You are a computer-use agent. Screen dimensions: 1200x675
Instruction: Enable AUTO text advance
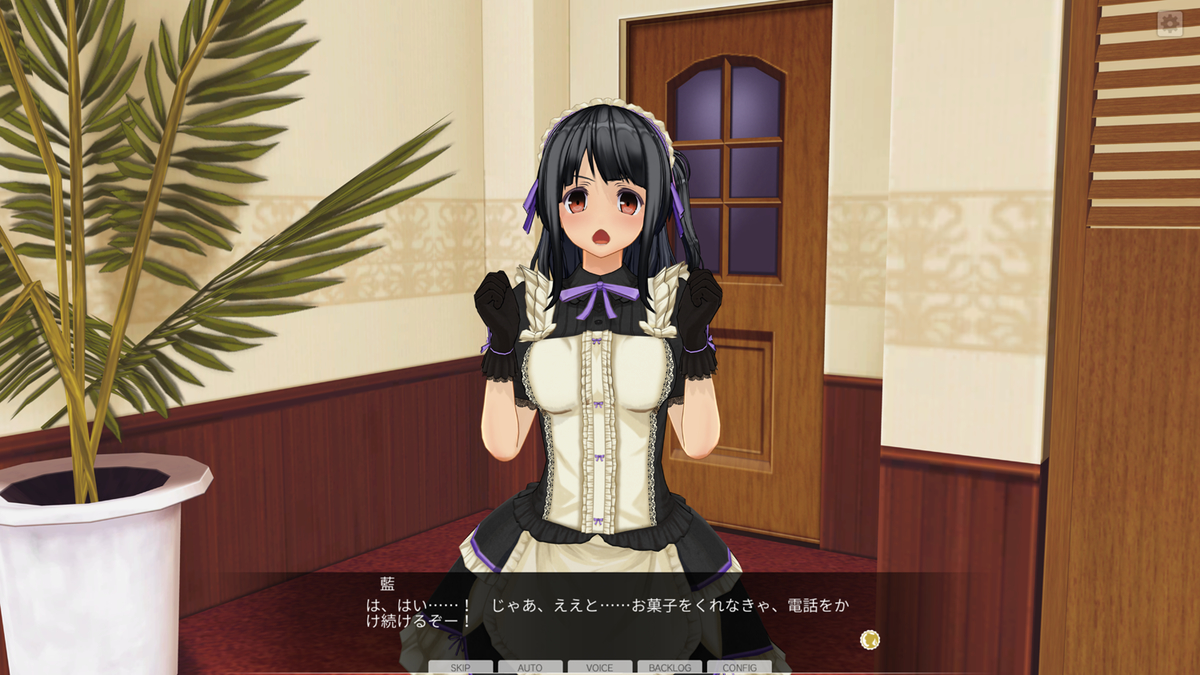pyautogui.click(x=530, y=667)
